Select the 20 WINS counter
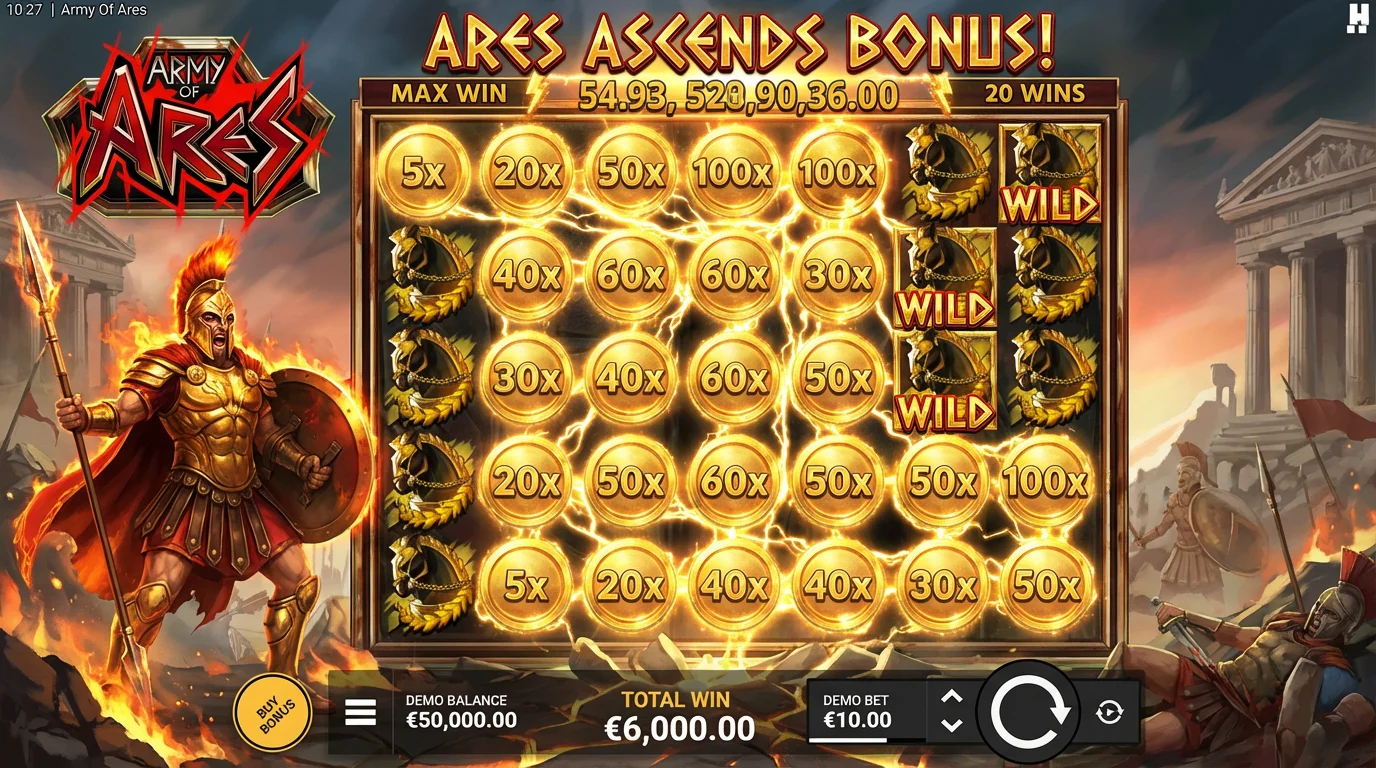The image size is (1376, 768). pyautogui.click(x=1034, y=93)
